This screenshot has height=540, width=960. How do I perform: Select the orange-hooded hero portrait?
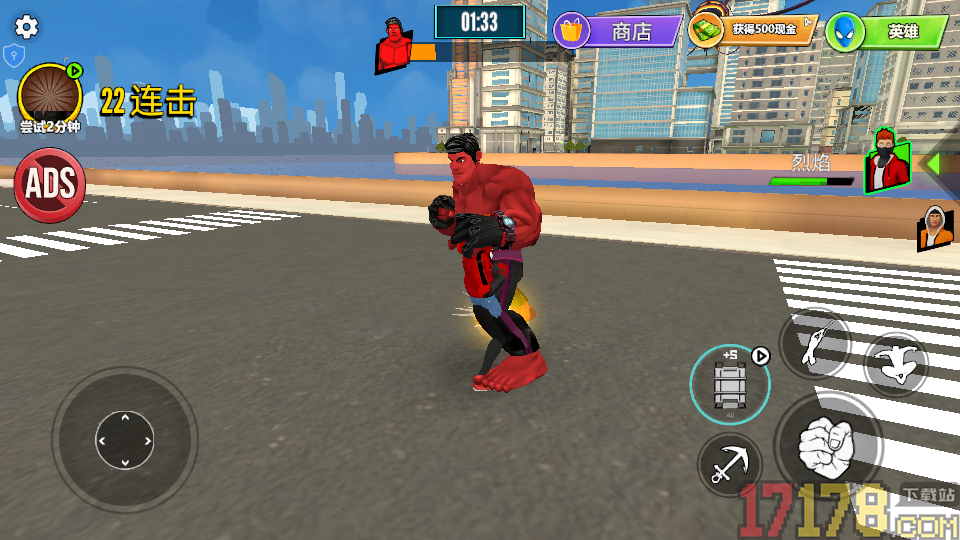coord(932,228)
